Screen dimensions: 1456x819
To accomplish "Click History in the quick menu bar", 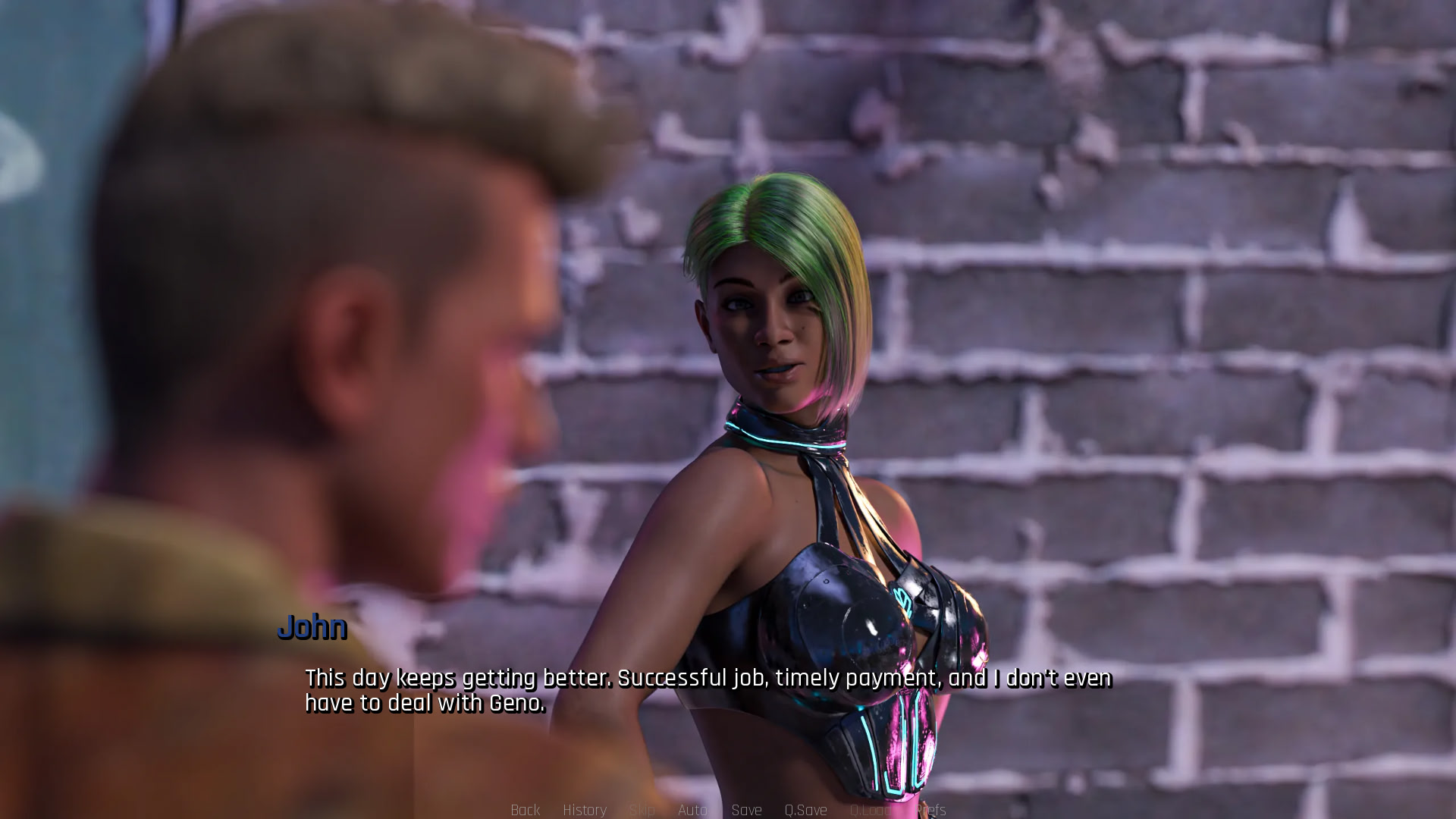I will [585, 810].
